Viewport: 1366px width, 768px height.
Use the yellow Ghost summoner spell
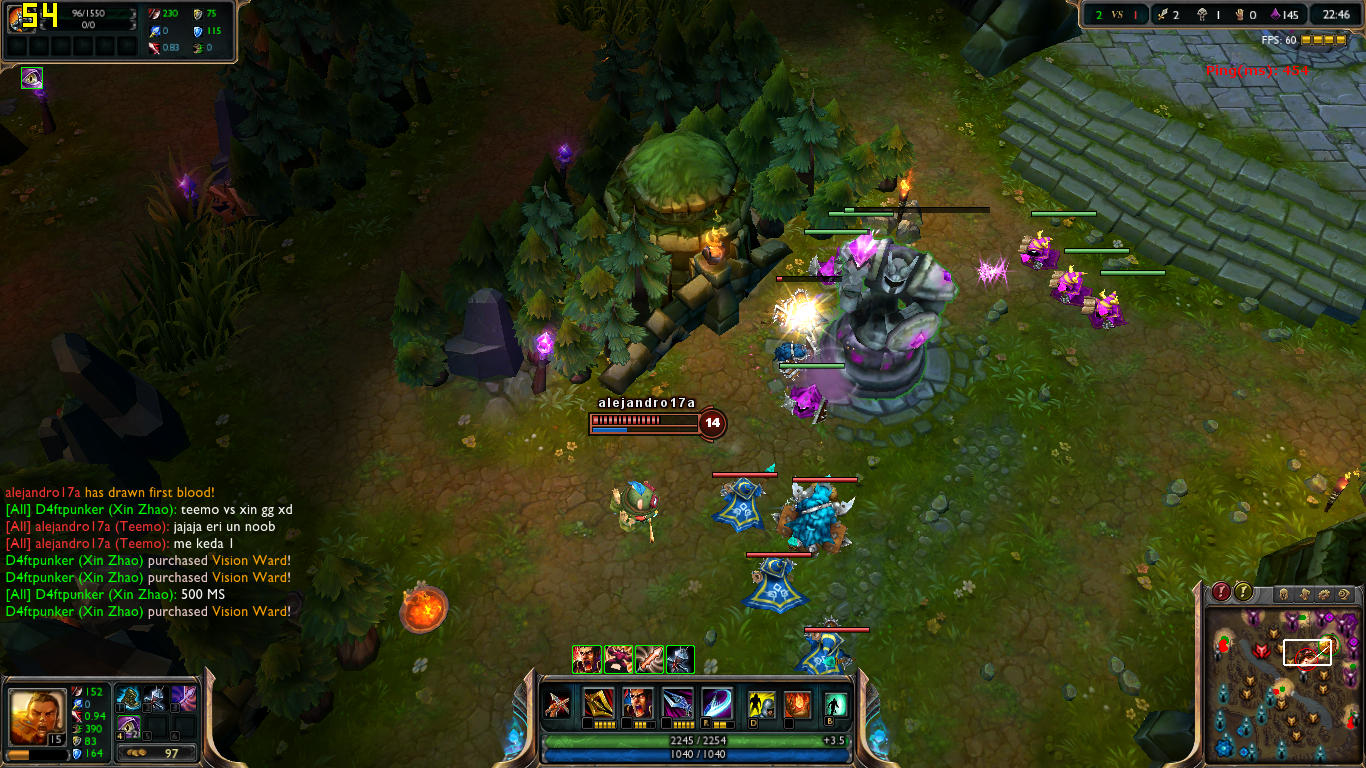(x=762, y=704)
